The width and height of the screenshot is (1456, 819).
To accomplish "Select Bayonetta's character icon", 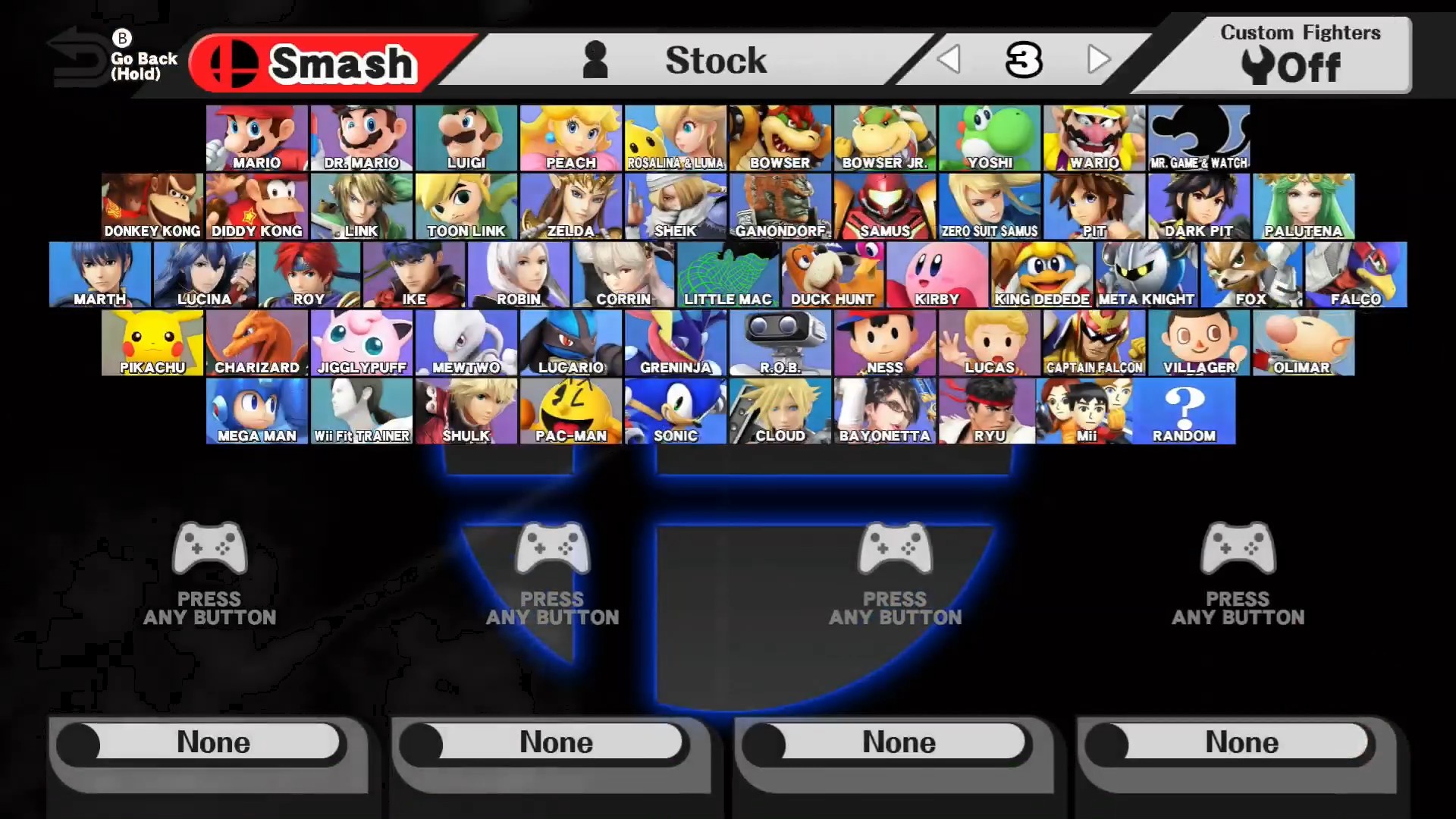I will (884, 409).
